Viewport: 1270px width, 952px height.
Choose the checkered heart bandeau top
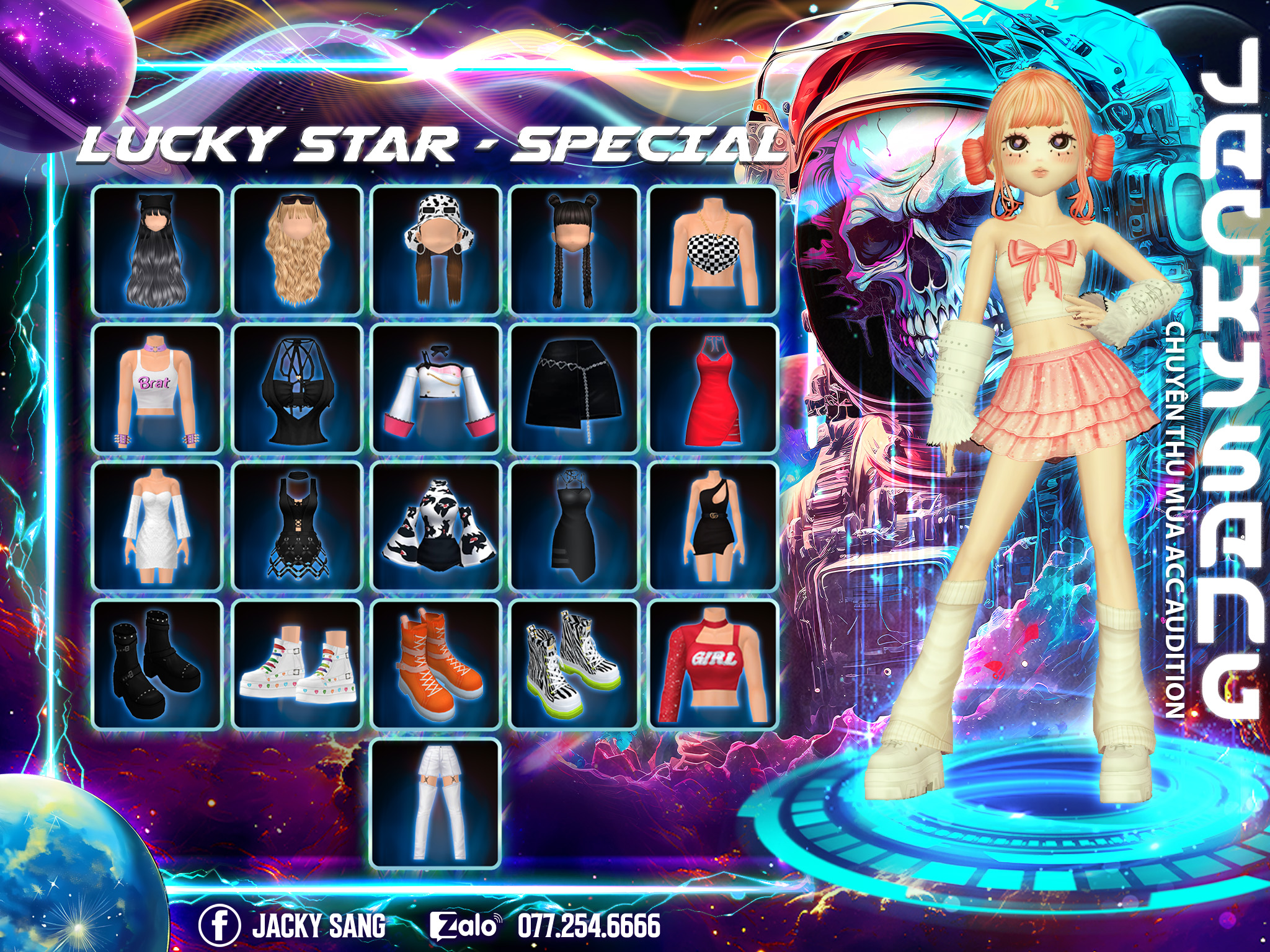[x=713, y=250]
